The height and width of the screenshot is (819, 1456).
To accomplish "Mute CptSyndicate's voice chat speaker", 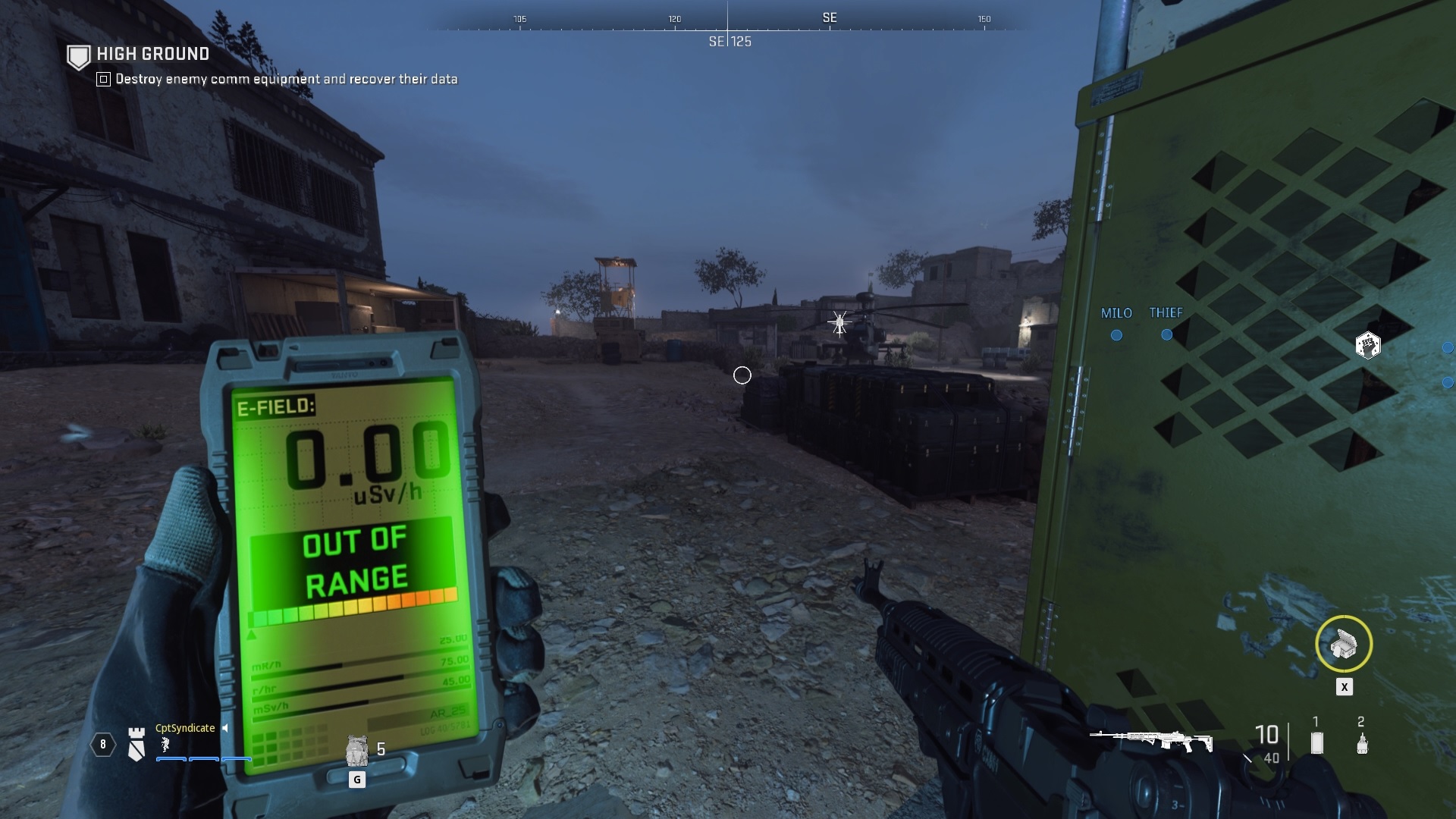I will (225, 728).
